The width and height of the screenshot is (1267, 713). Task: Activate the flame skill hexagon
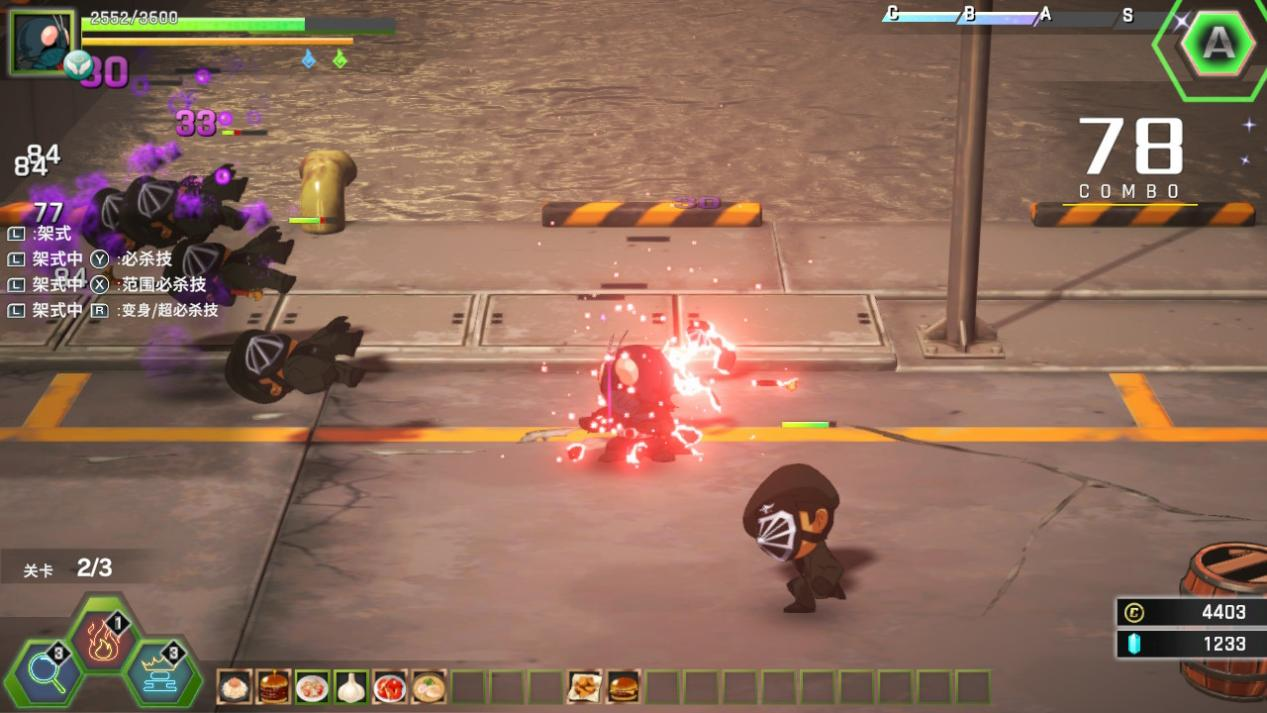[103, 641]
